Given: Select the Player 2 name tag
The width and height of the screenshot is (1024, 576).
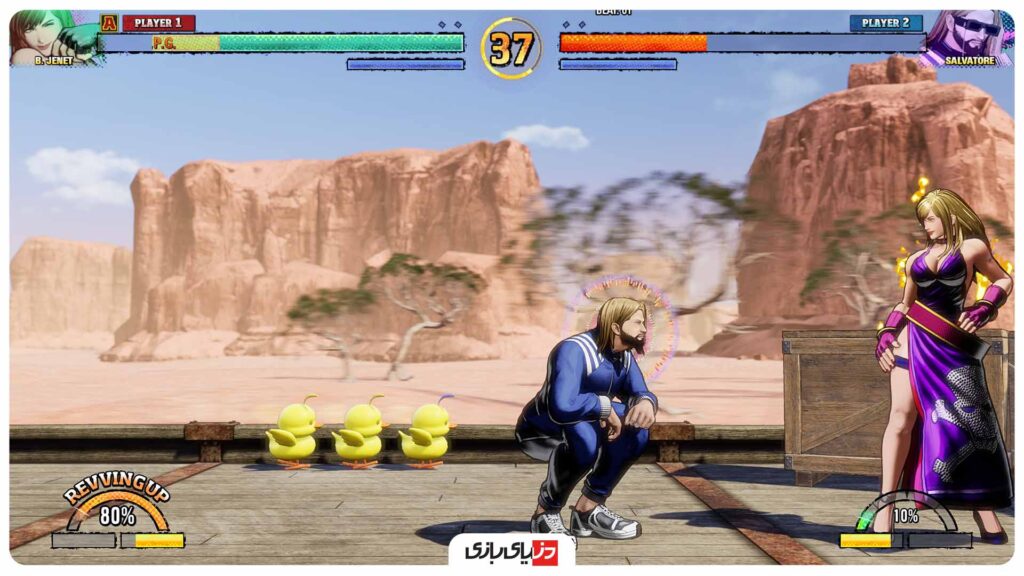Looking at the screenshot, I should (x=885, y=23).
